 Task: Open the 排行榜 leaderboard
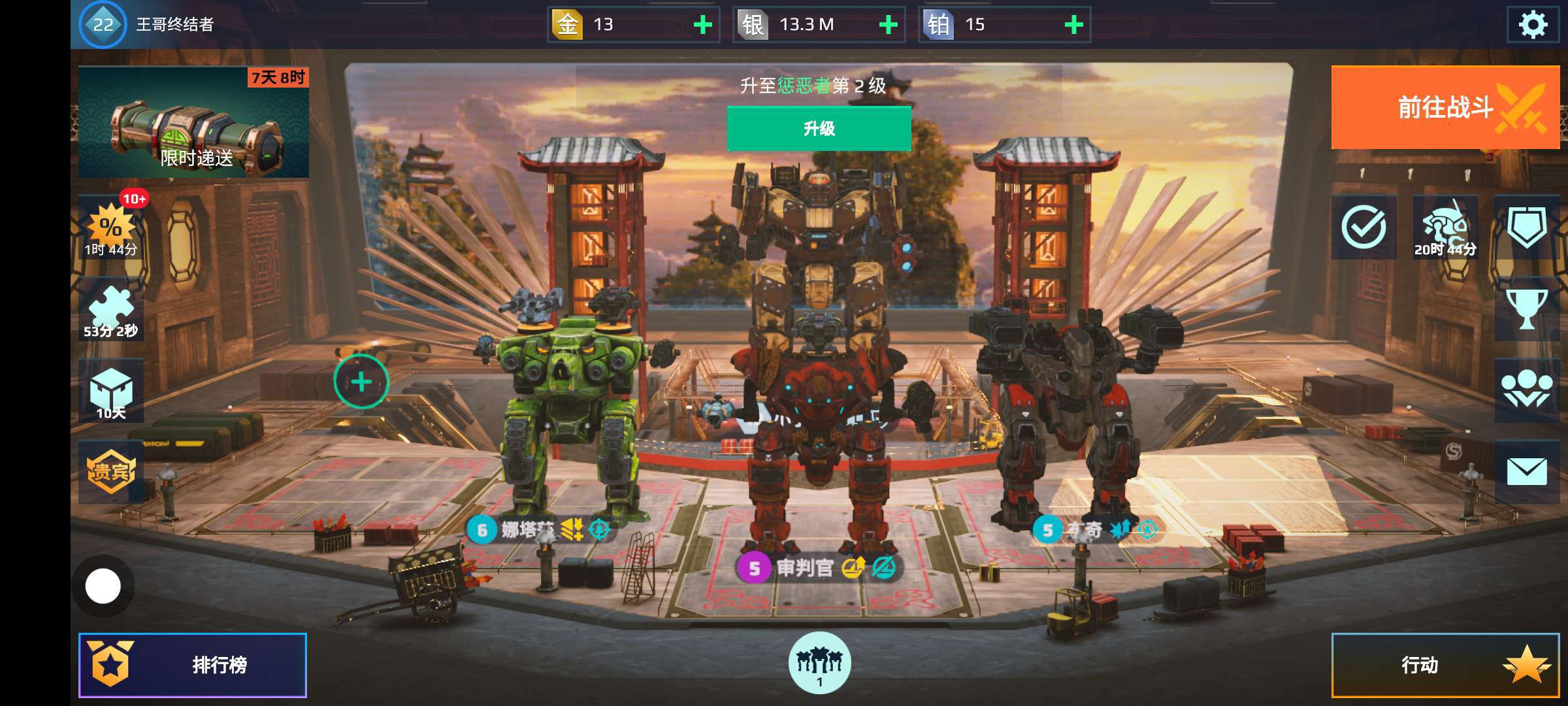coord(193,665)
